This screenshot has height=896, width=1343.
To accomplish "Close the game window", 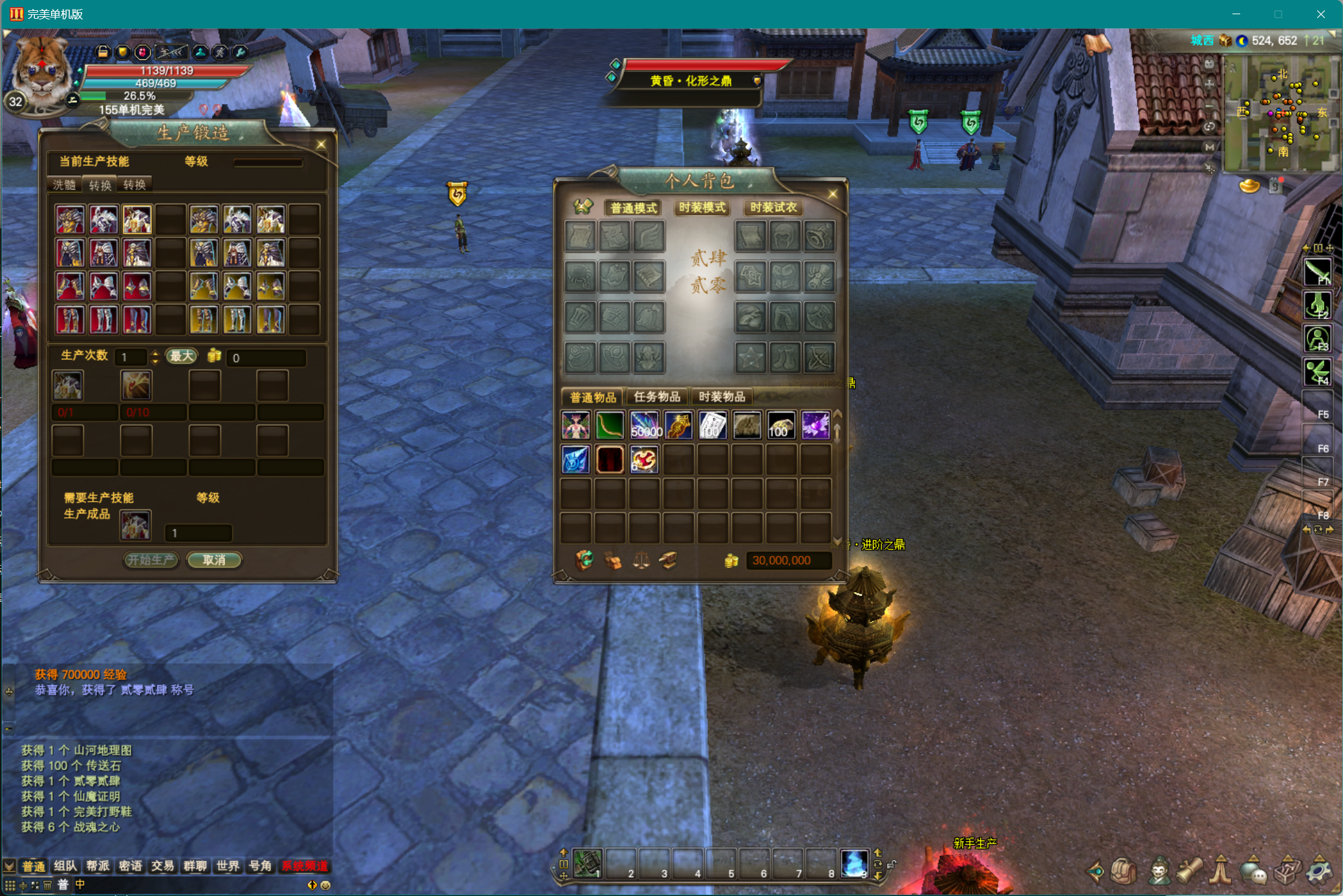I will pos(1320,14).
